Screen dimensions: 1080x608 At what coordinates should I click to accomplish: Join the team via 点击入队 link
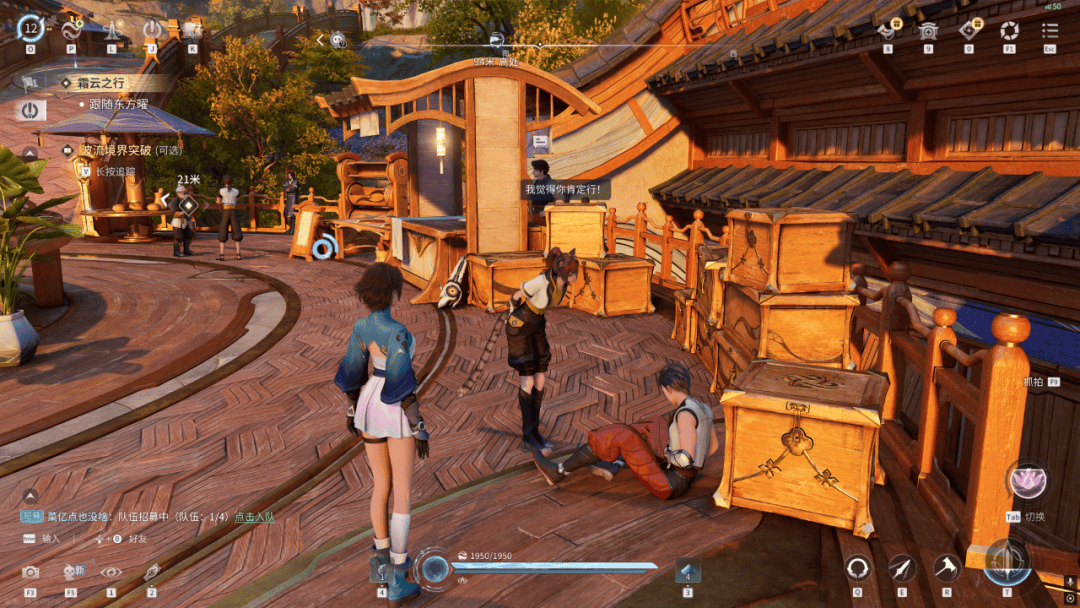[x=254, y=516]
